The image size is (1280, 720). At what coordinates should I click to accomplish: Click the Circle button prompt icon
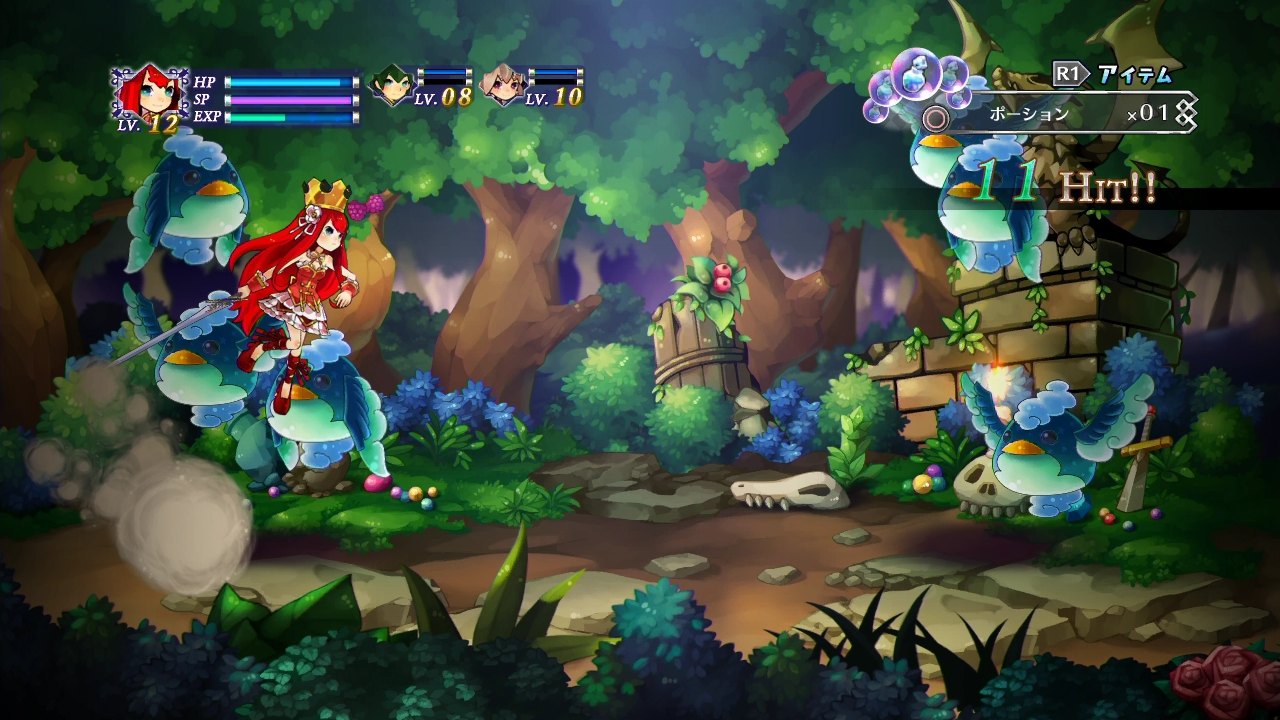936,115
